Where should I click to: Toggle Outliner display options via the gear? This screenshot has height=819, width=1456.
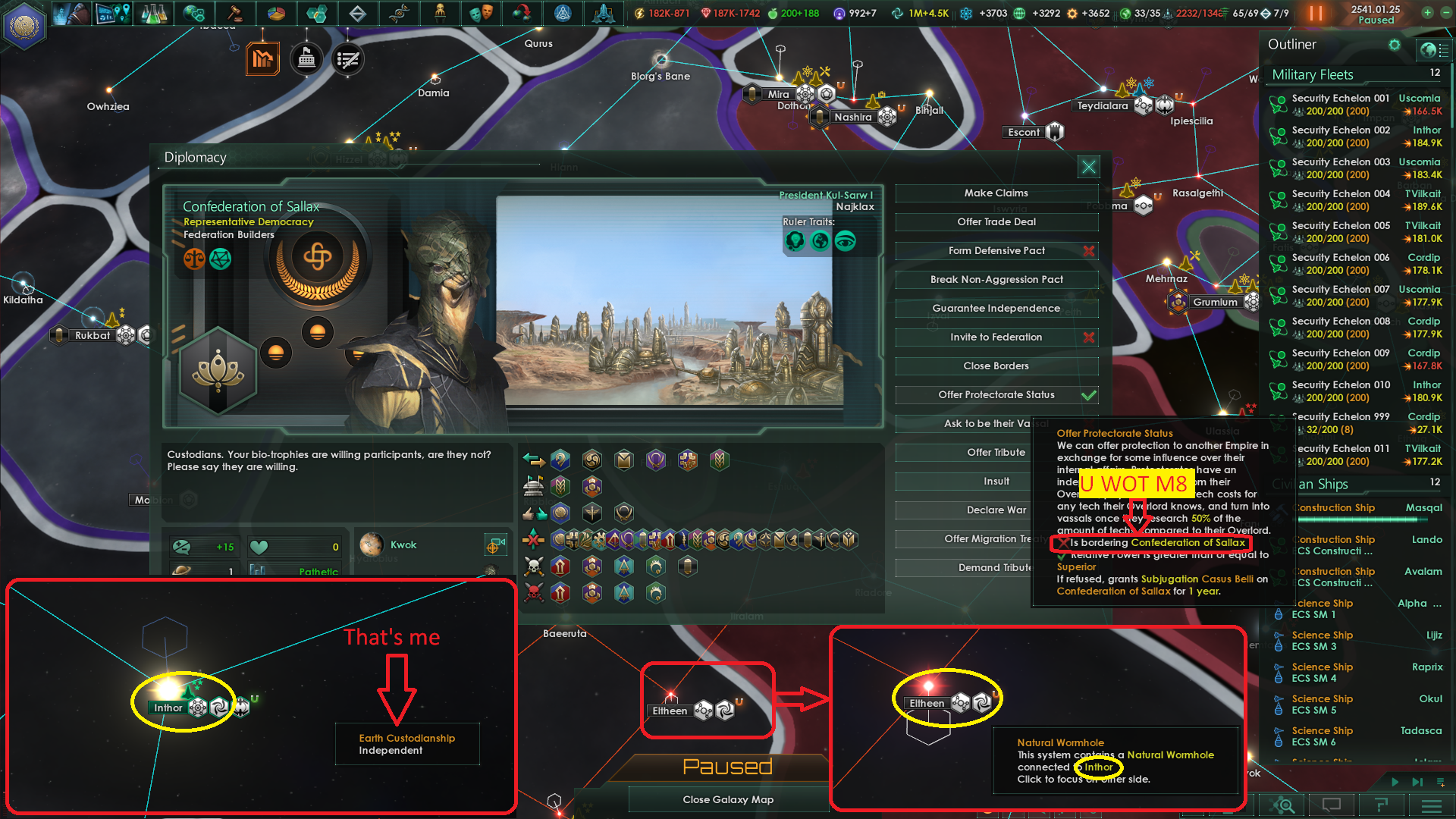[1395, 45]
